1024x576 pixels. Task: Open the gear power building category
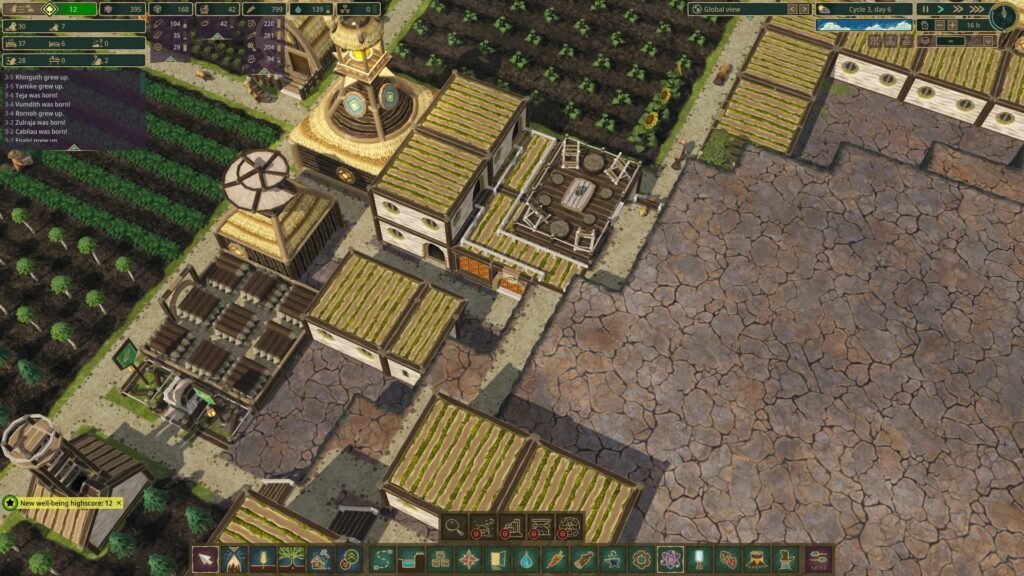[642, 559]
